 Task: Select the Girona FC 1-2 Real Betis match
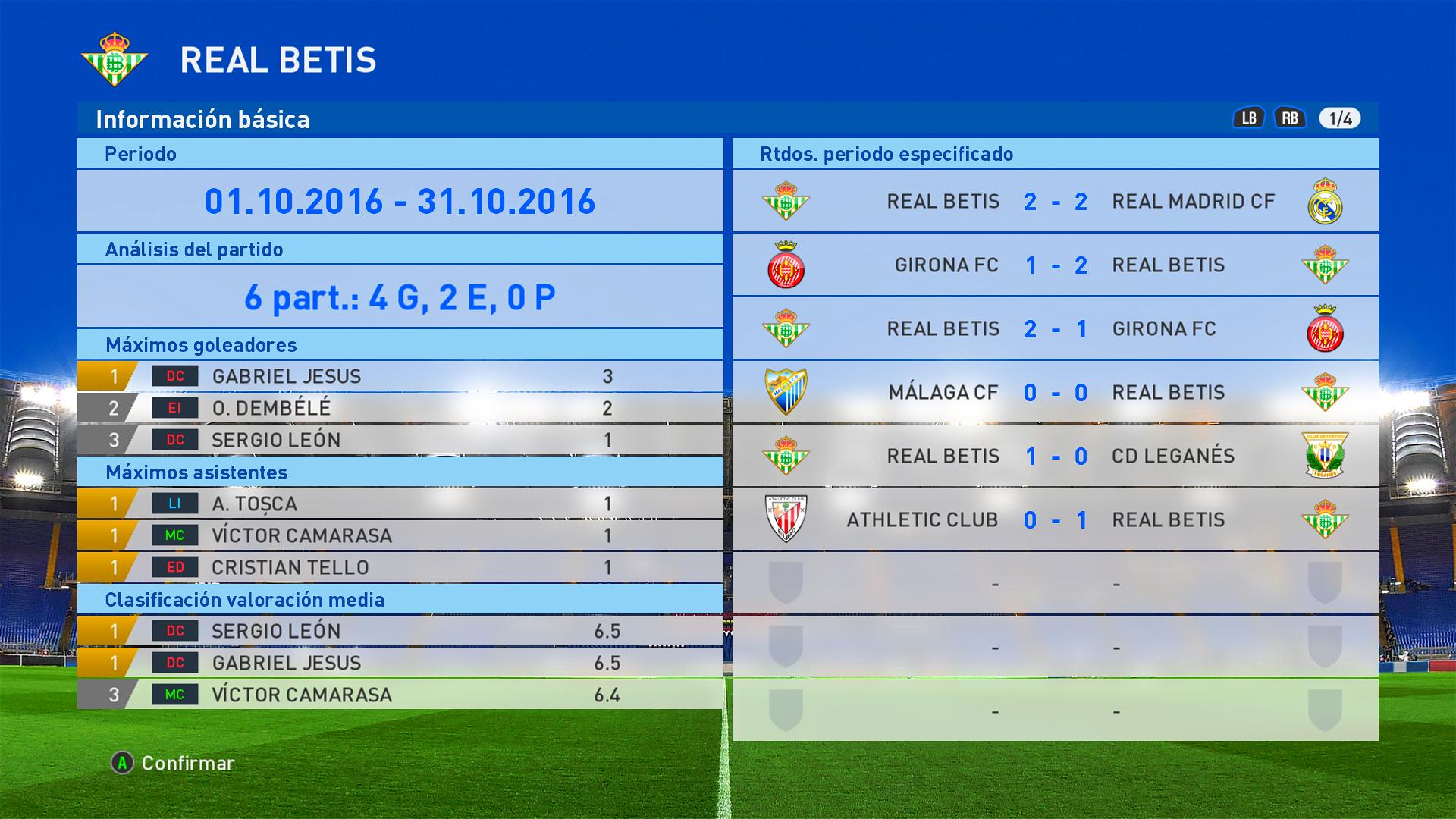coord(1055,265)
